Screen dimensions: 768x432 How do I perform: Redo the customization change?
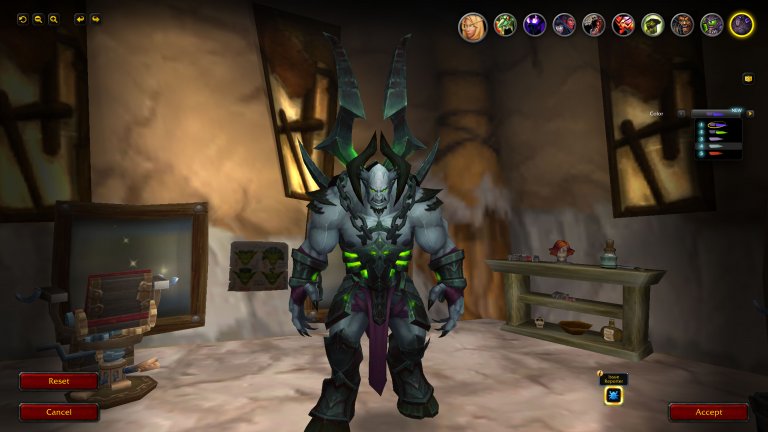tap(95, 19)
